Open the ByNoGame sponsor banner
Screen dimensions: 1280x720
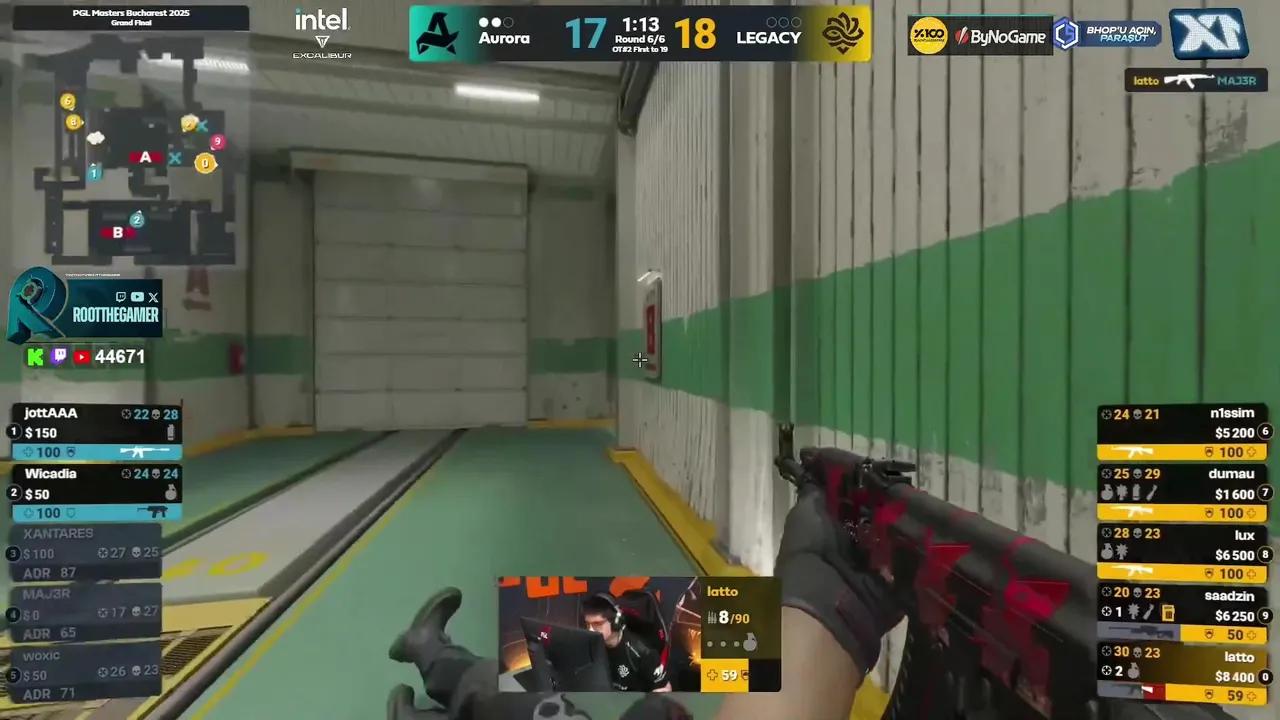pyautogui.click(x=1000, y=35)
